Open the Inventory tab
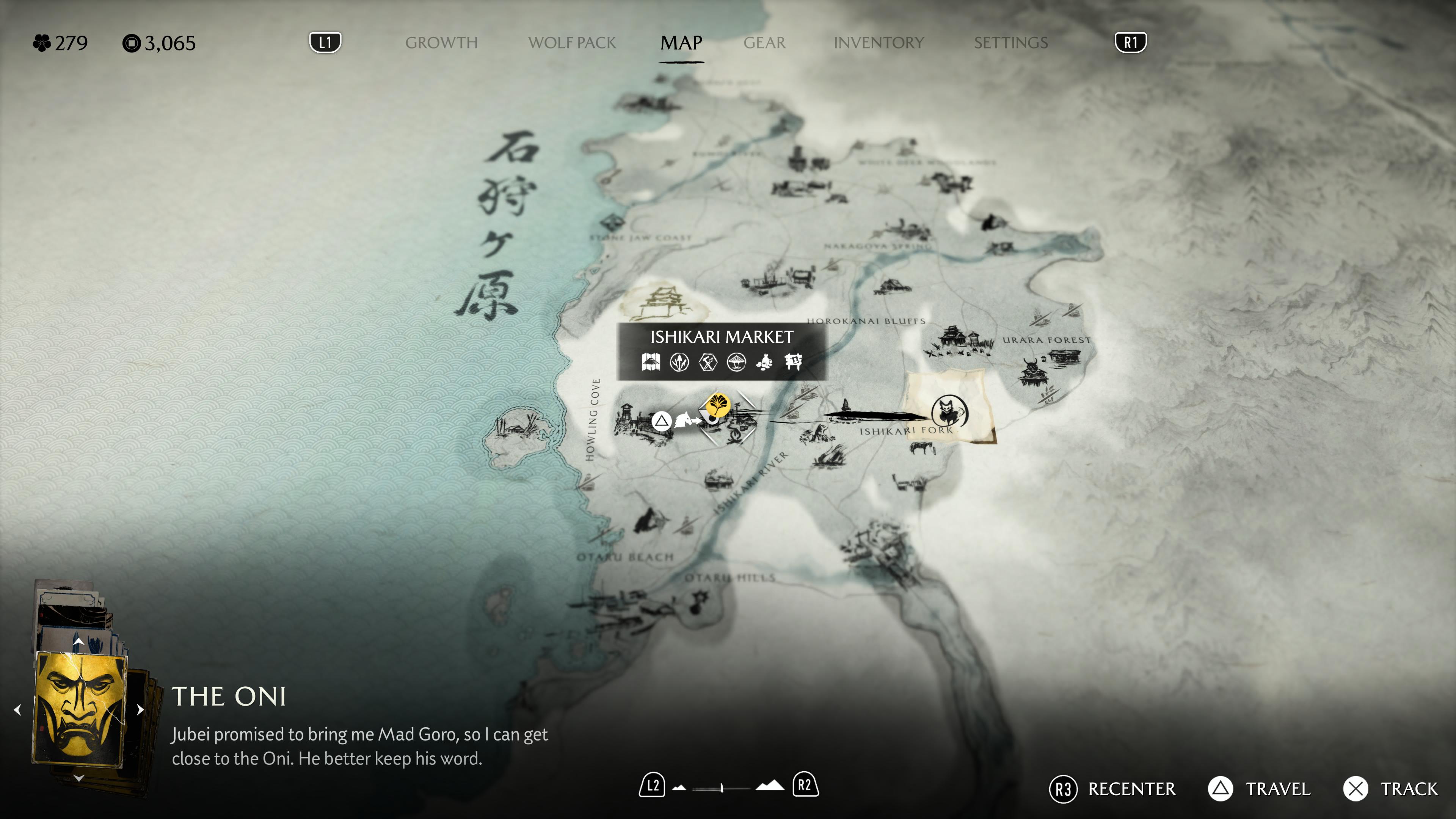The height and width of the screenshot is (819, 1456). coord(879,42)
